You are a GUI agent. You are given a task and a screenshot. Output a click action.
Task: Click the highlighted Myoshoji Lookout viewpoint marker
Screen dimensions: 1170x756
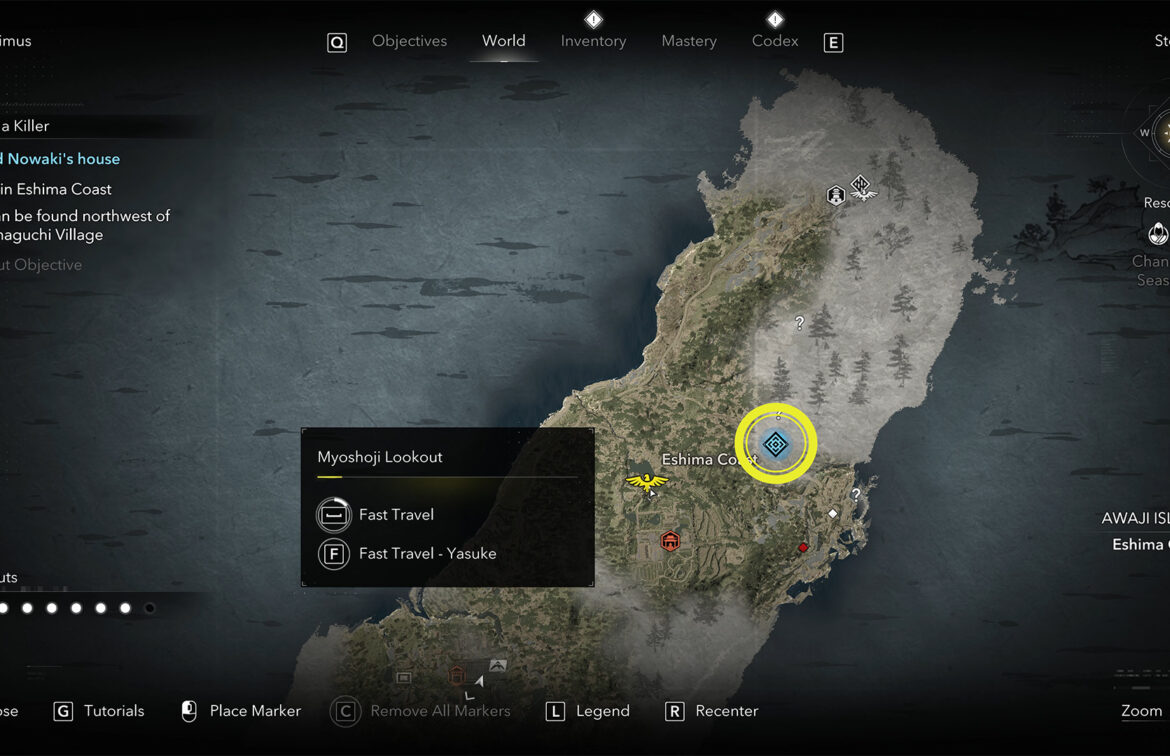pos(776,444)
